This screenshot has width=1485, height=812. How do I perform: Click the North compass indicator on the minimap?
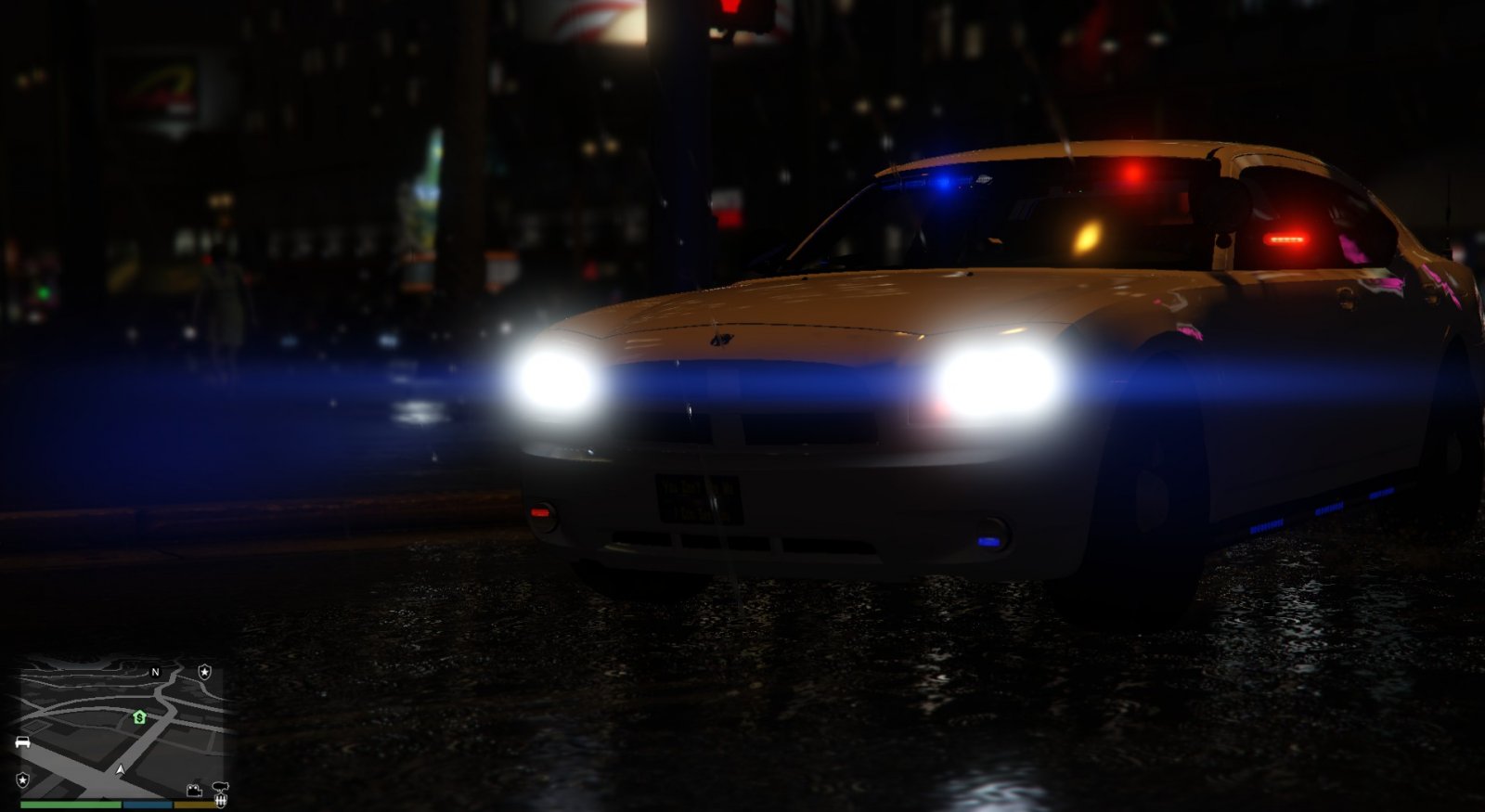[154, 673]
